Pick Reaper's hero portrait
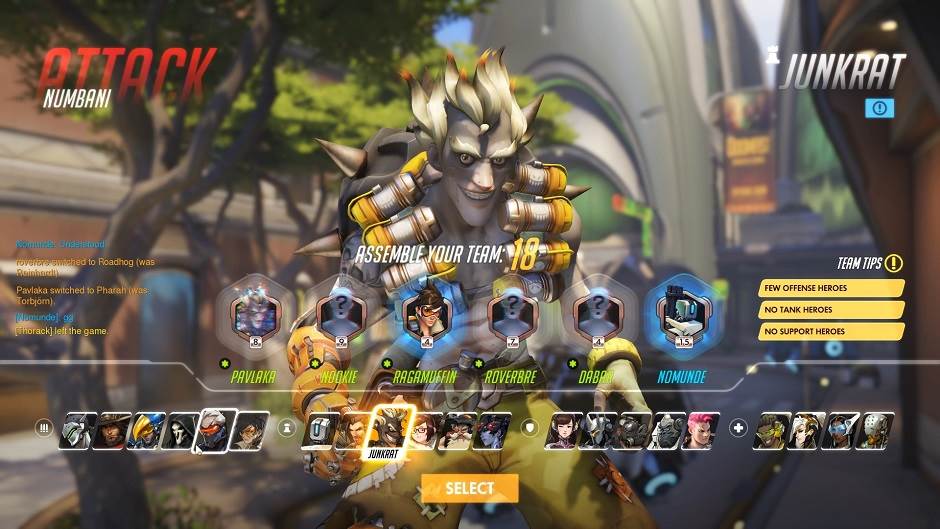This screenshot has width=940, height=529. click(180, 430)
